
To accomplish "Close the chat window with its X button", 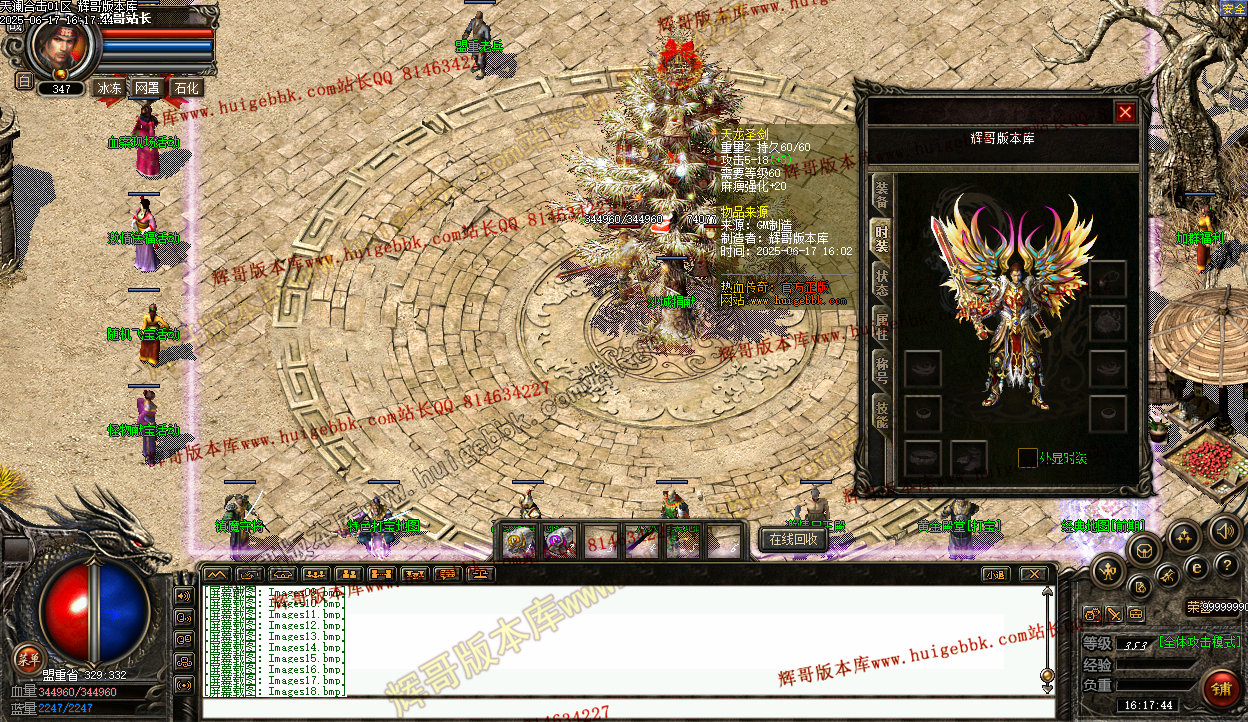I will [x=1032, y=574].
